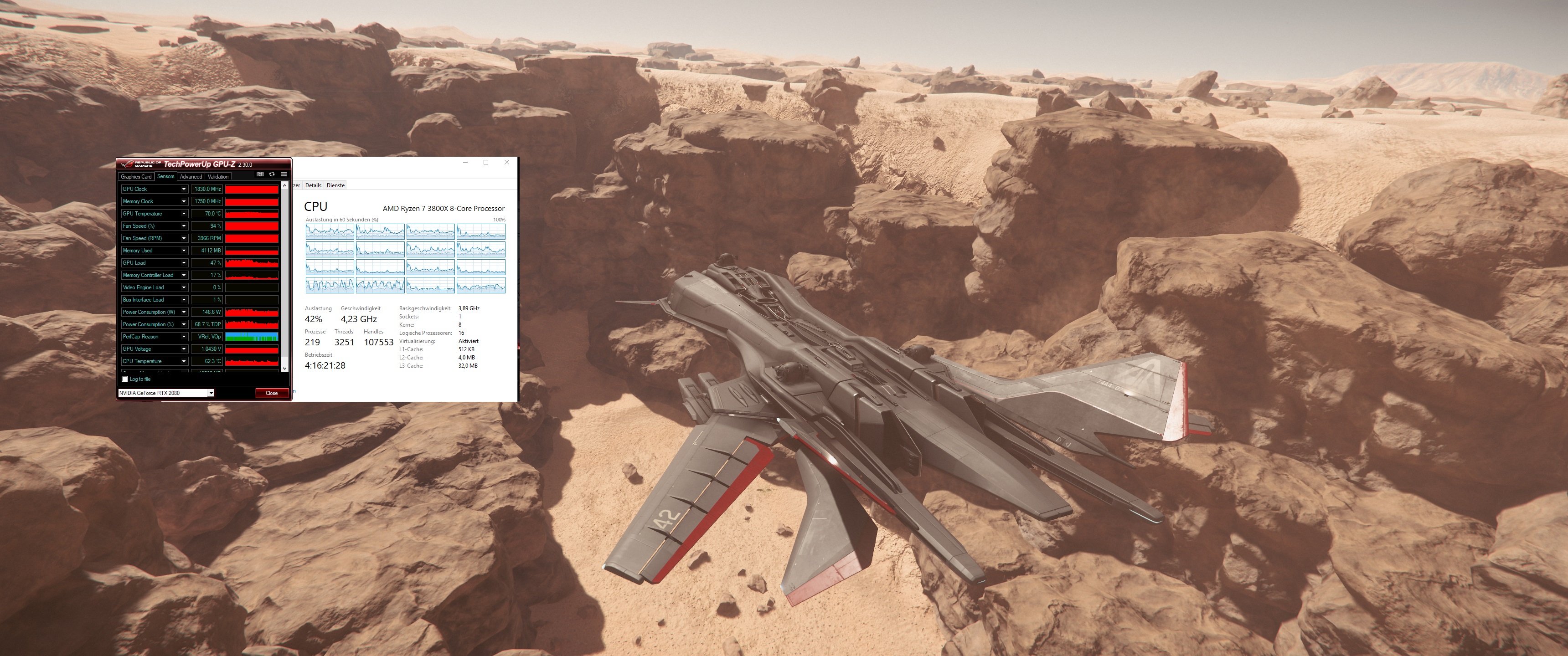
Task: Open the NVIDIA GeForce RTX 2080 device selector
Action: point(212,393)
